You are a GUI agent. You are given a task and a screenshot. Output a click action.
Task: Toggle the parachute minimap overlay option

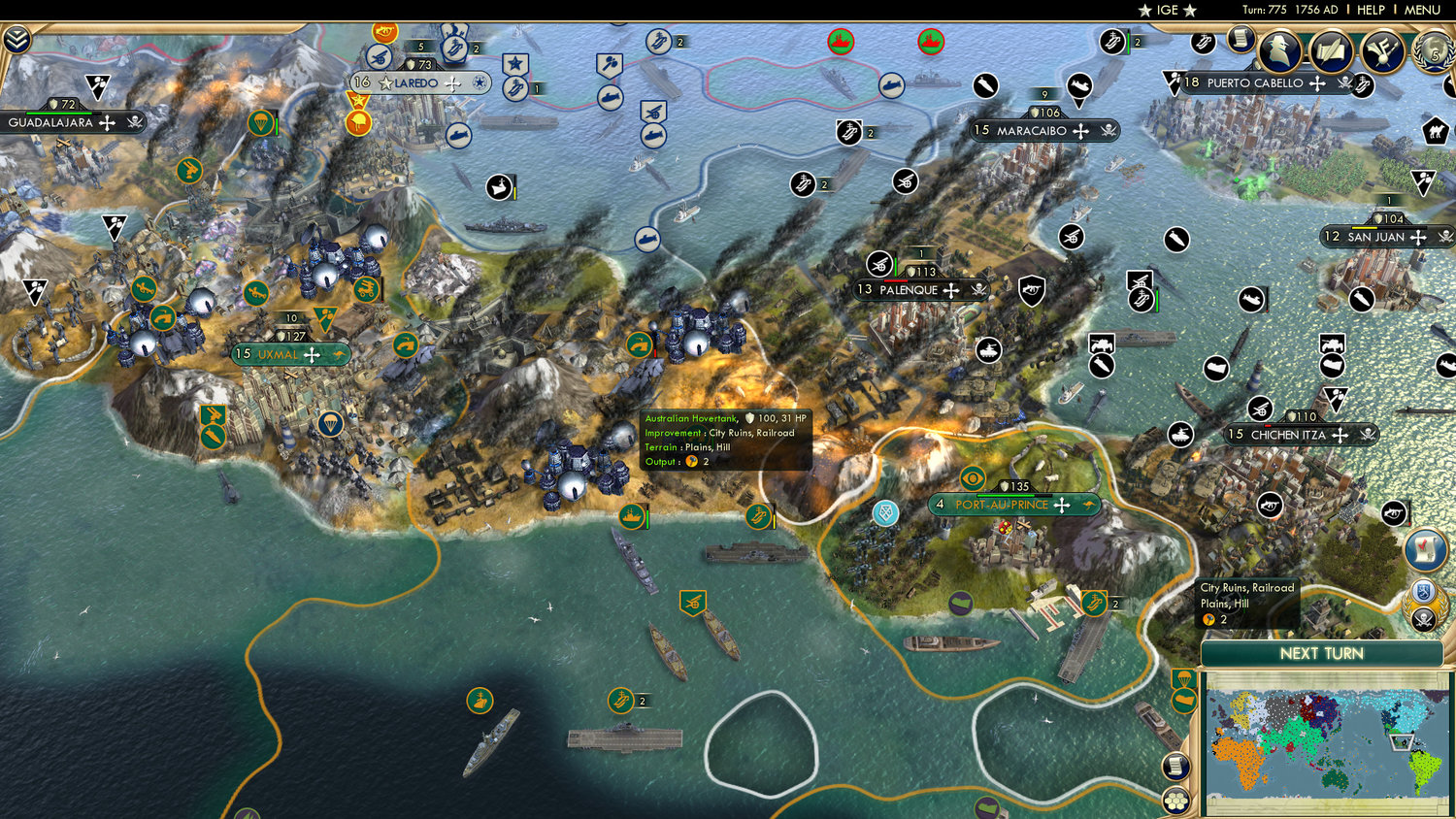pos(1183,679)
